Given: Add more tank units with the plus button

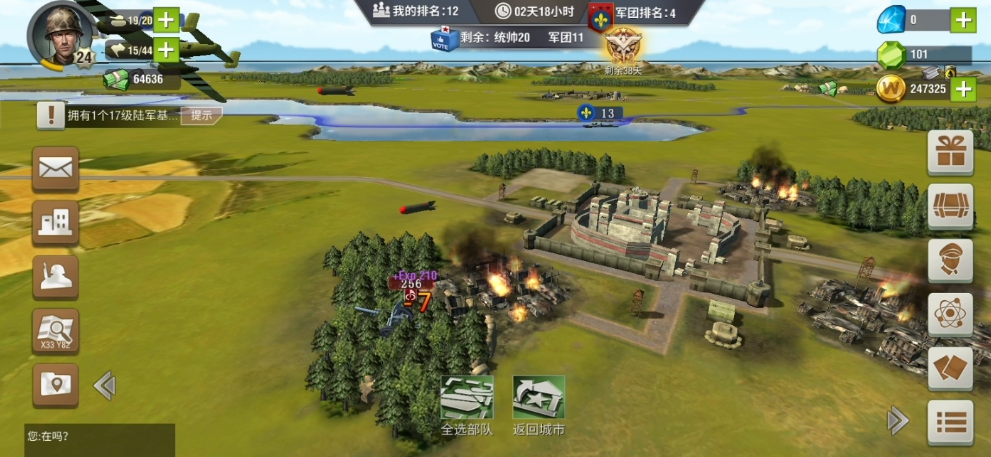Looking at the screenshot, I should pos(166,19).
